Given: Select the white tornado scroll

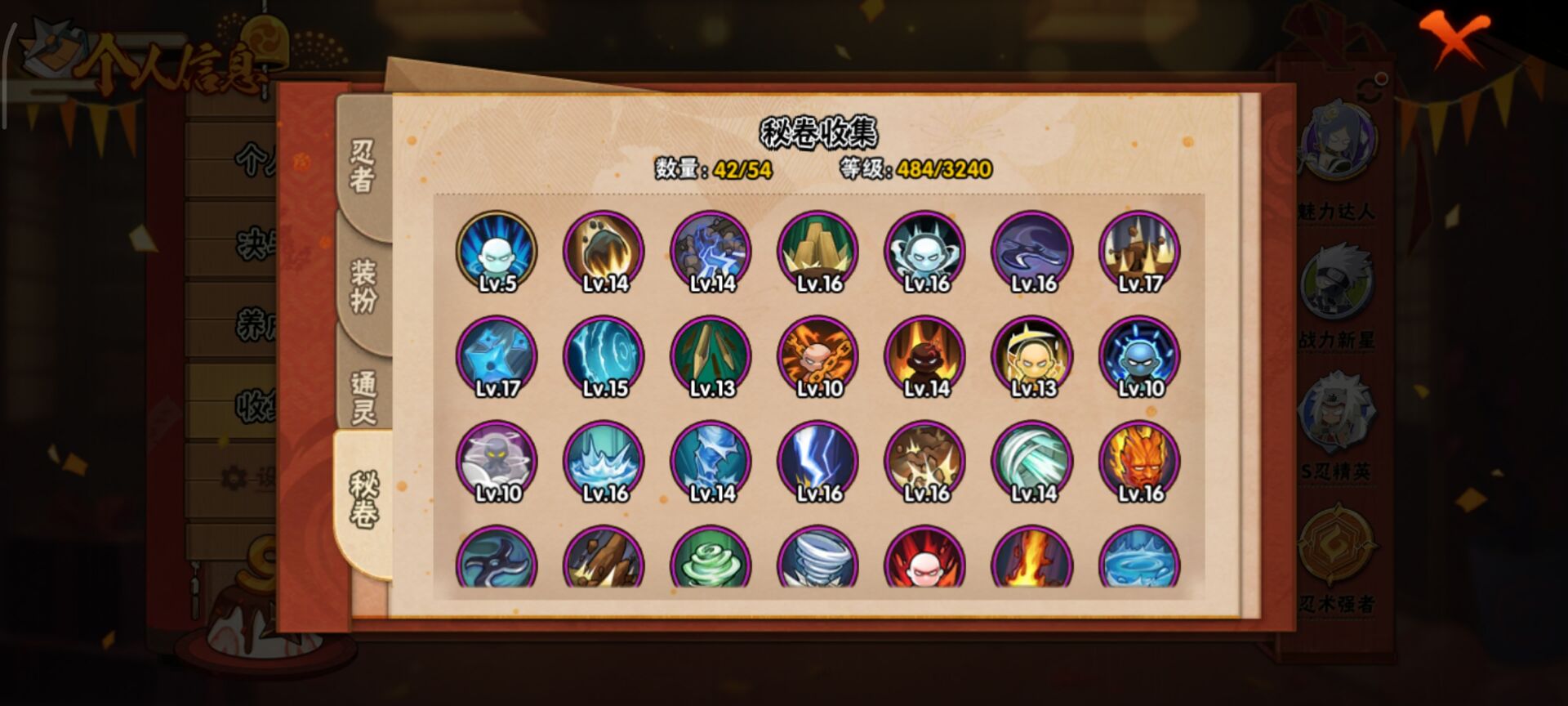Looking at the screenshot, I should [x=818, y=560].
